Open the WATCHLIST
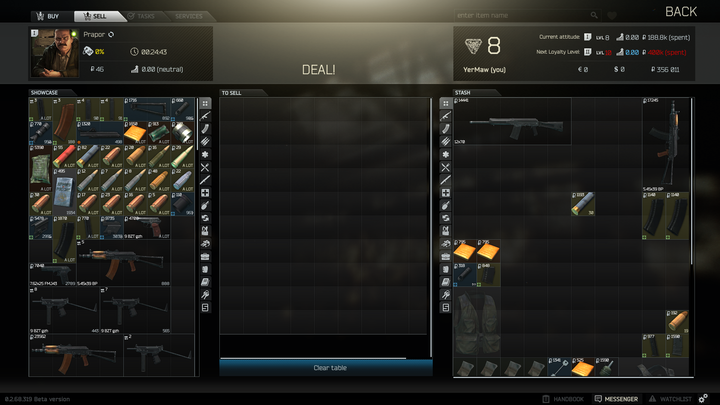The height and width of the screenshot is (405, 720). [x=672, y=399]
